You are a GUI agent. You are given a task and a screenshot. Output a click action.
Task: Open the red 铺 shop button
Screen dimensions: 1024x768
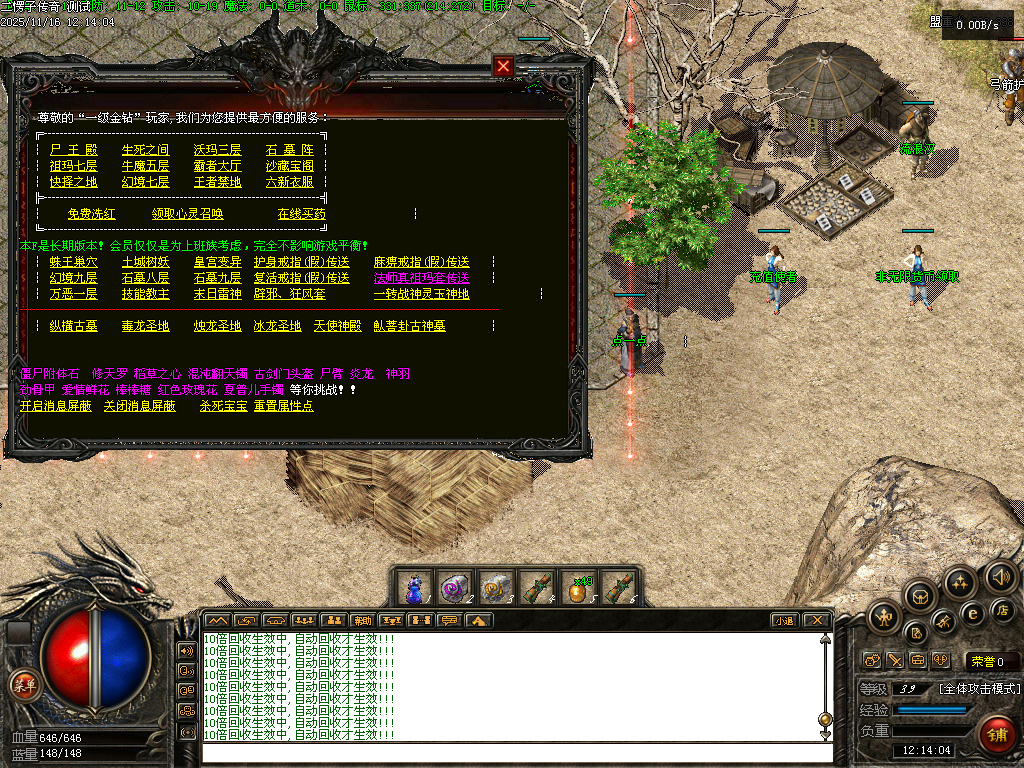click(x=996, y=735)
